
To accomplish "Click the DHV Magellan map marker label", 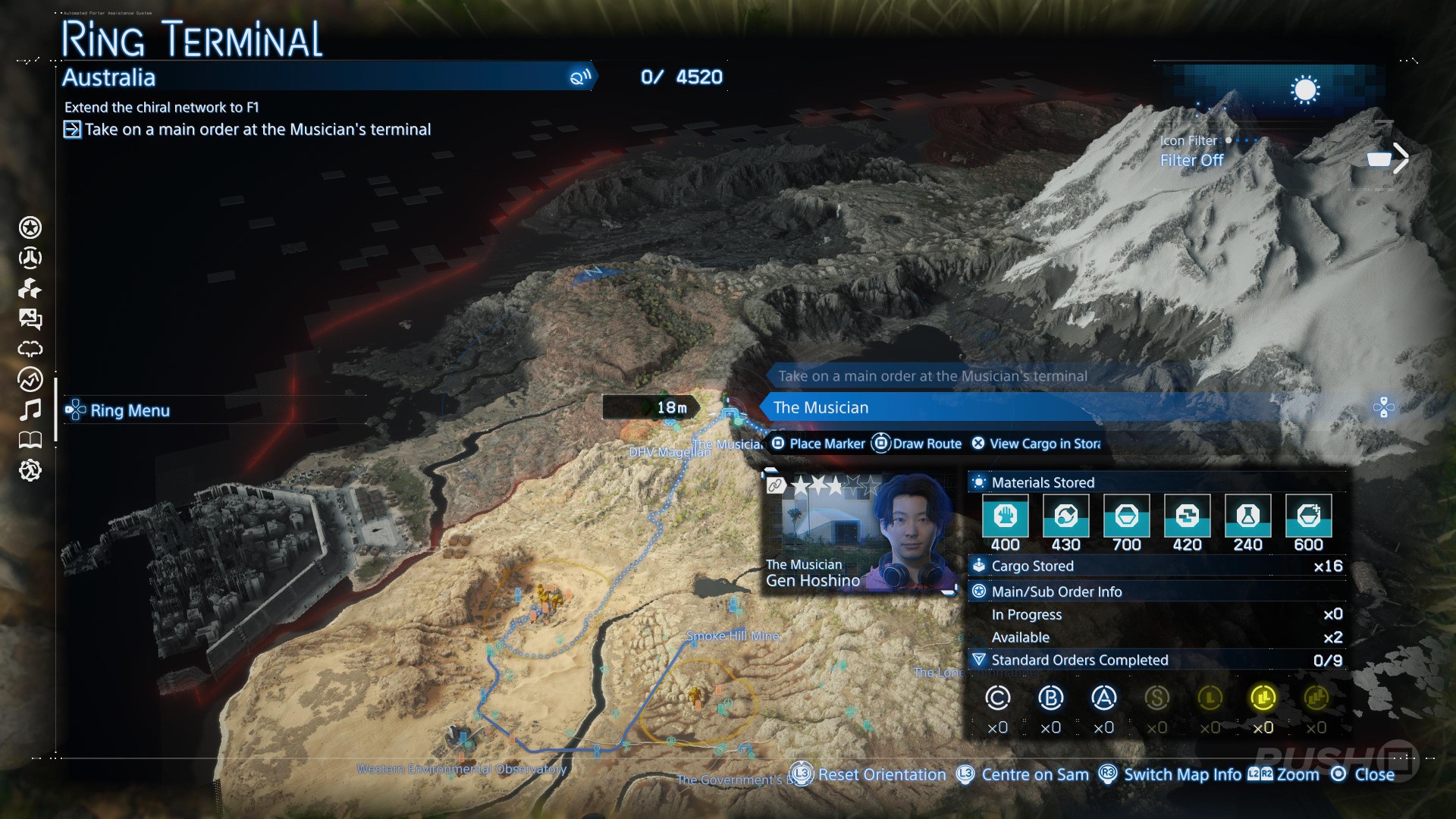I will pyautogui.click(x=670, y=452).
